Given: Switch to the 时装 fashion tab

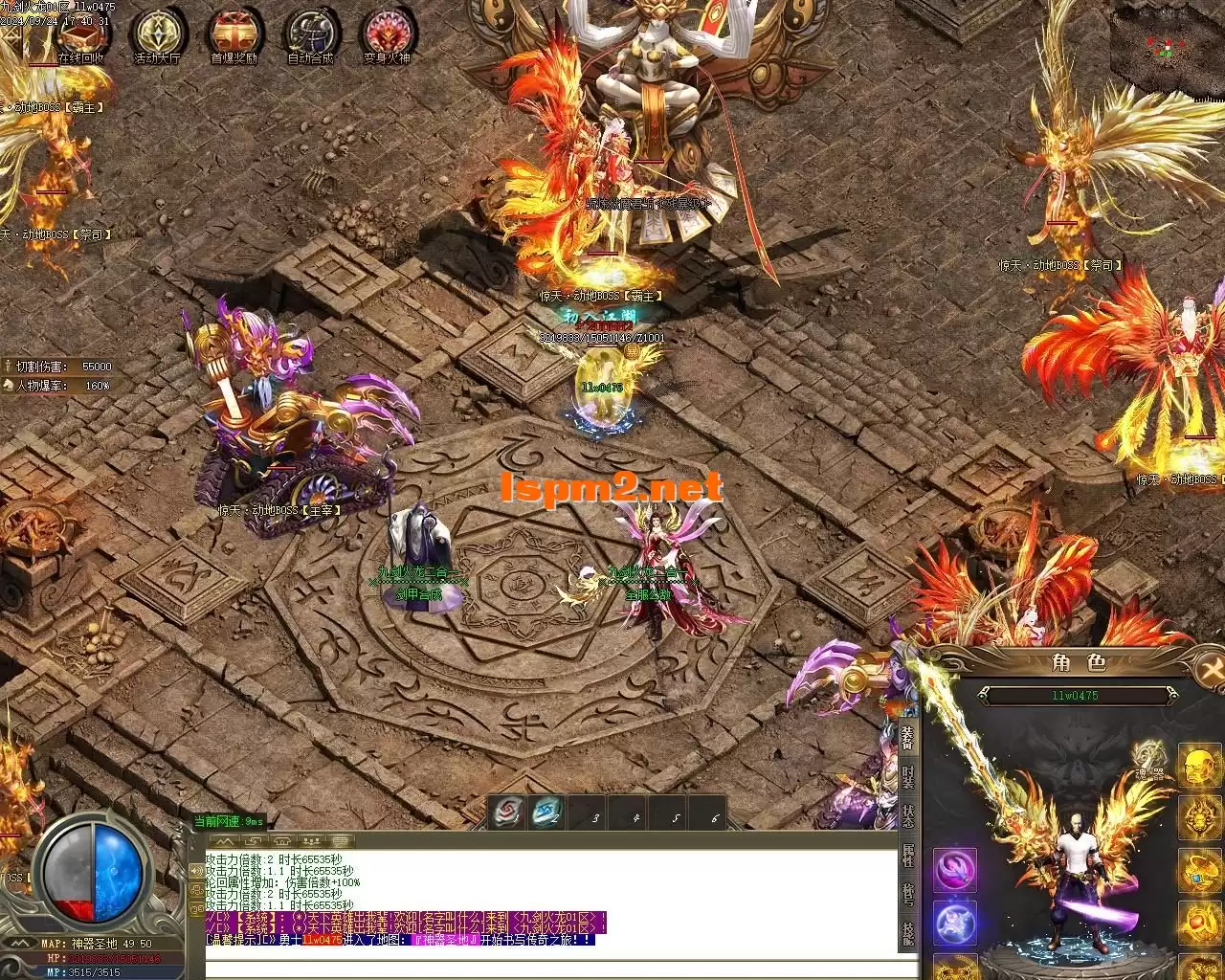Looking at the screenshot, I should (x=907, y=777).
